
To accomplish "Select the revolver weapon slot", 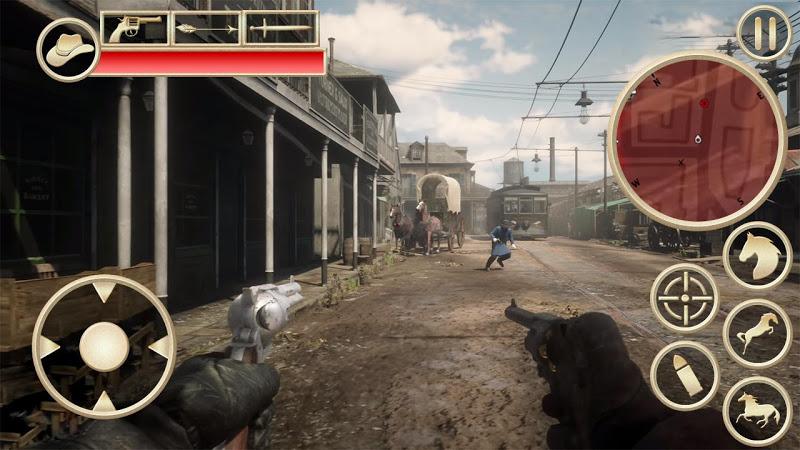I will pyautogui.click(x=135, y=28).
